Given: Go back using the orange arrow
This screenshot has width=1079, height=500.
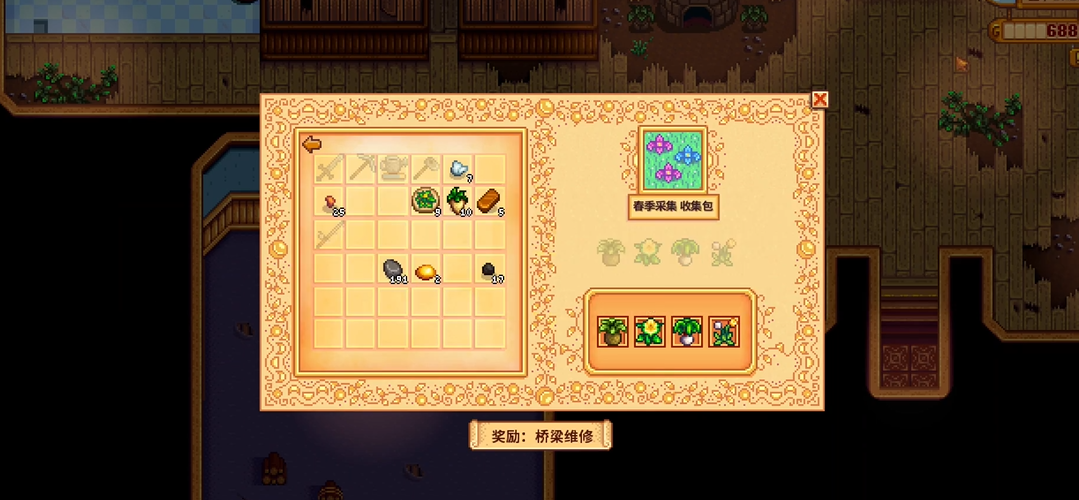Looking at the screenshot, I should tap(312, 145).
